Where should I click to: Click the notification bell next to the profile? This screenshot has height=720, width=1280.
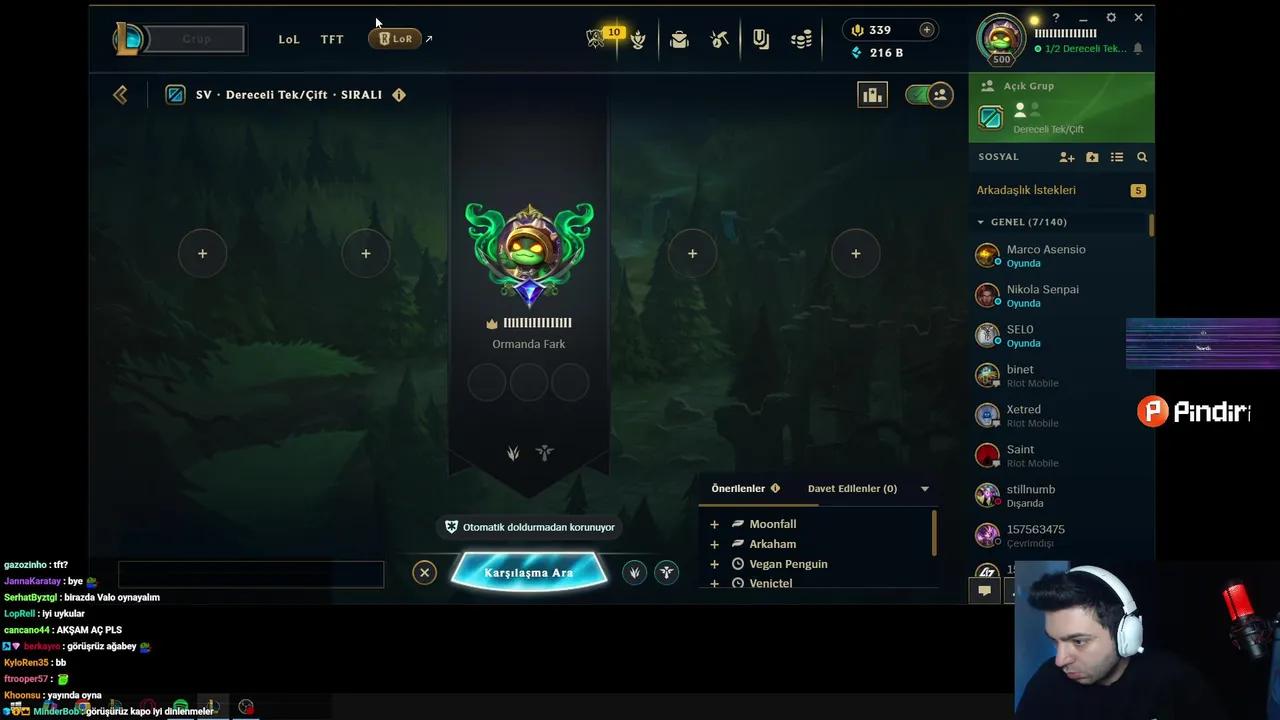(1138, 48)
